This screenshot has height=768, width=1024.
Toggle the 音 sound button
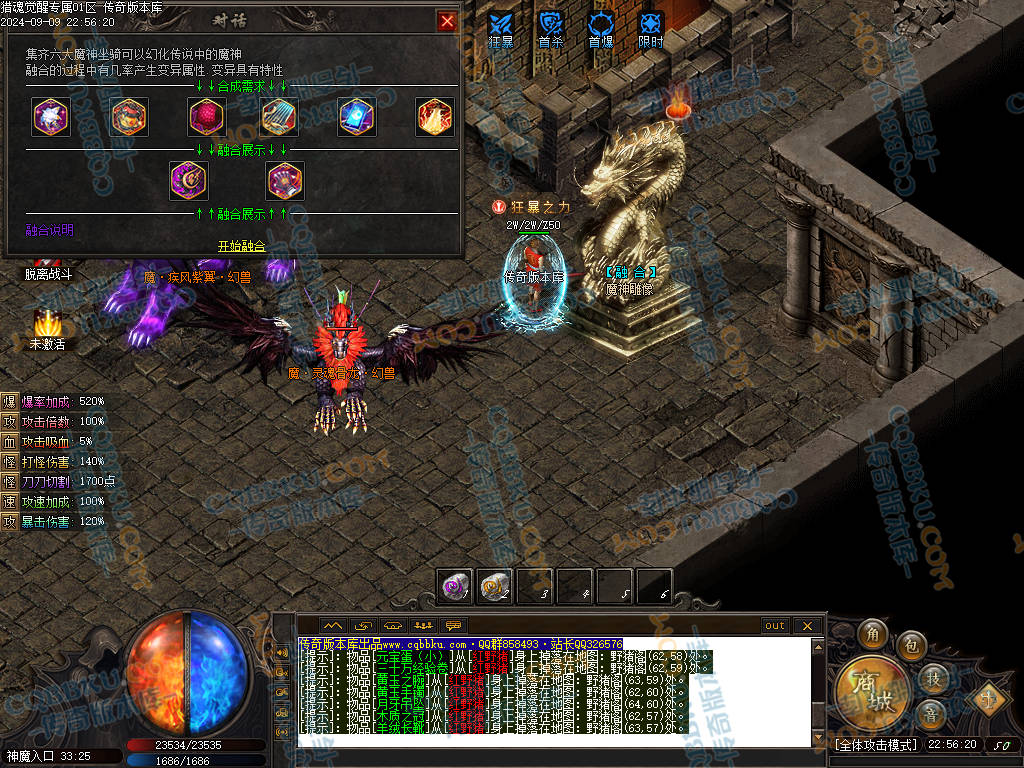[932, 714]
